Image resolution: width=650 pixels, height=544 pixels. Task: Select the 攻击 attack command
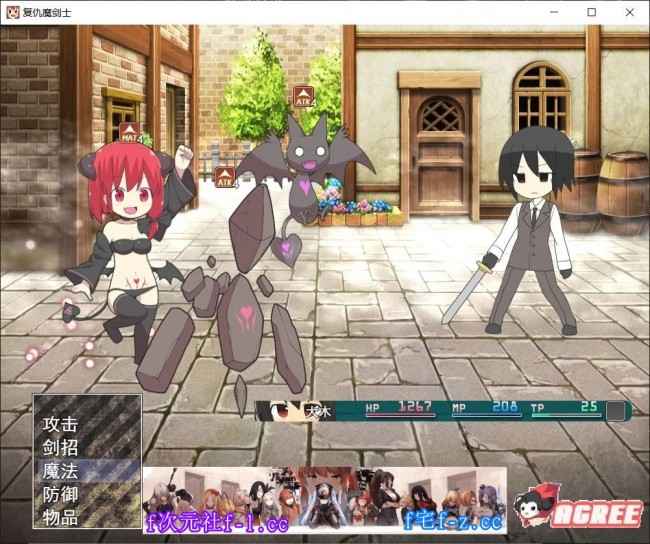point(61,424)
